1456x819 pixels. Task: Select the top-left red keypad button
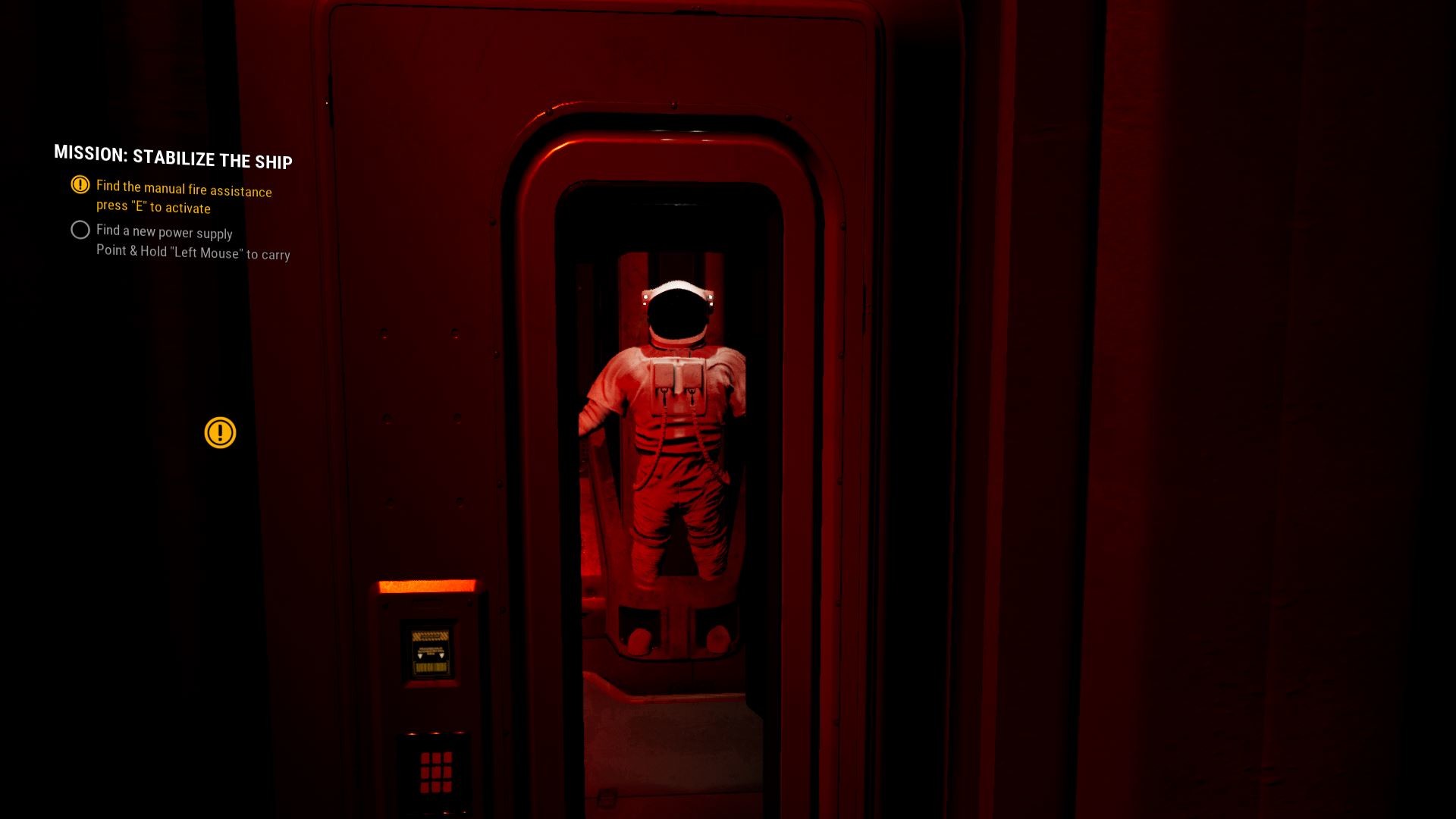pos(425,758)
